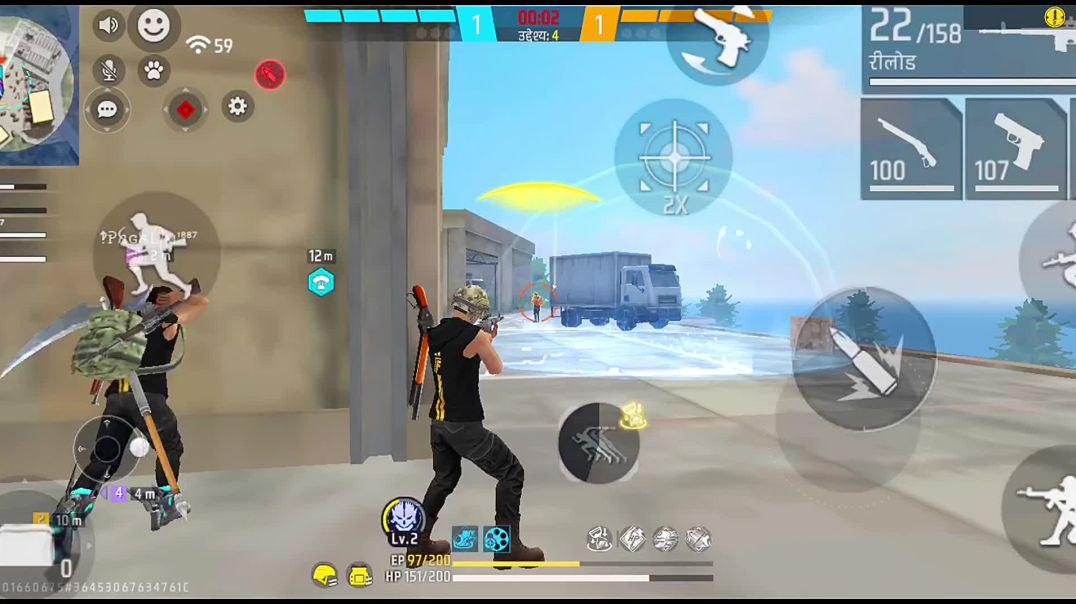Open the gear settings menu
The image size is (1076, 604).
click(237, 105)
